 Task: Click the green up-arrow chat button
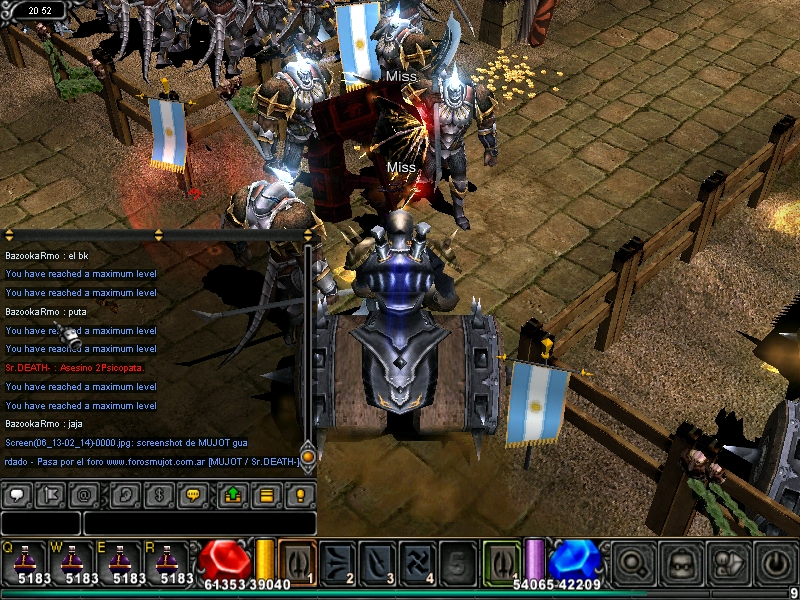tap(232, 494)
